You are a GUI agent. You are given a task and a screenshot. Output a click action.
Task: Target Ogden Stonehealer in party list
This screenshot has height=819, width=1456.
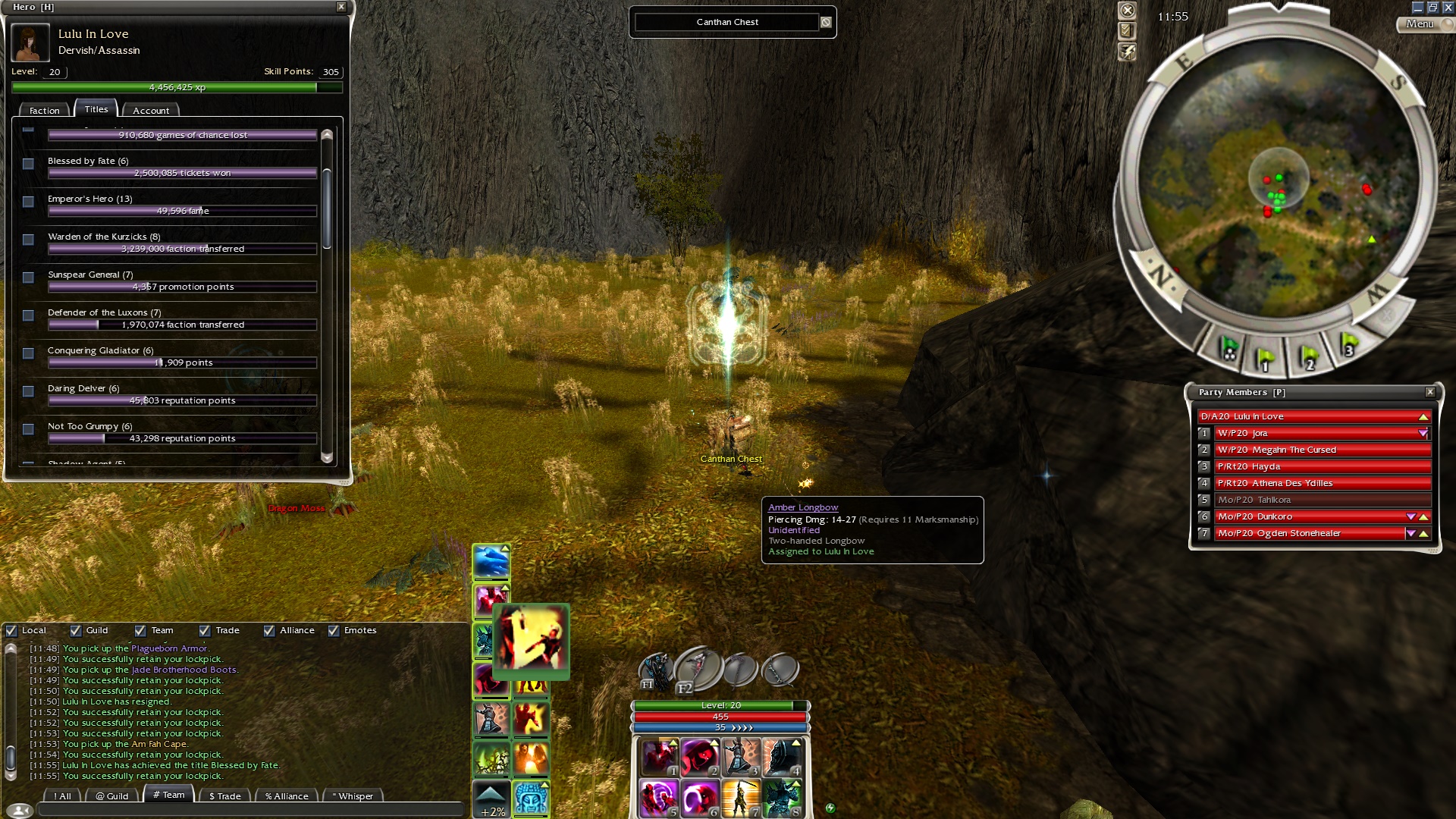click(1310, 533)
